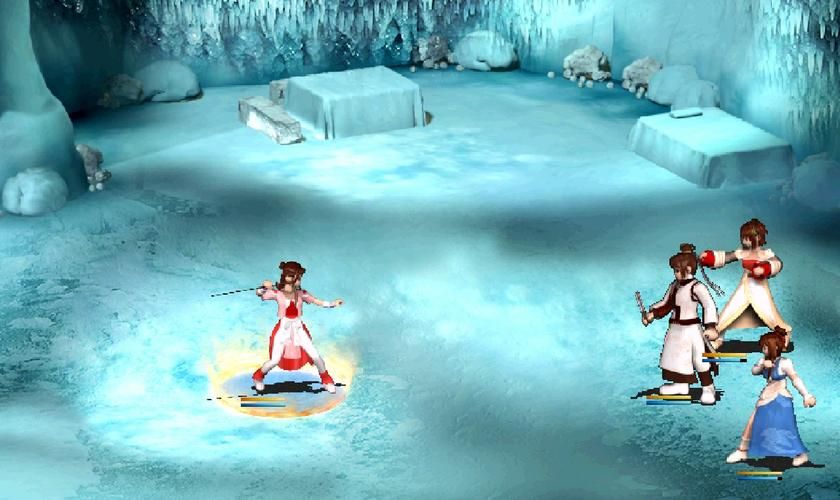Viewport: 840px width, 500px height.
Task: Select the swordswoman standing in the glowing ring
Action: (x=291, y=325)
